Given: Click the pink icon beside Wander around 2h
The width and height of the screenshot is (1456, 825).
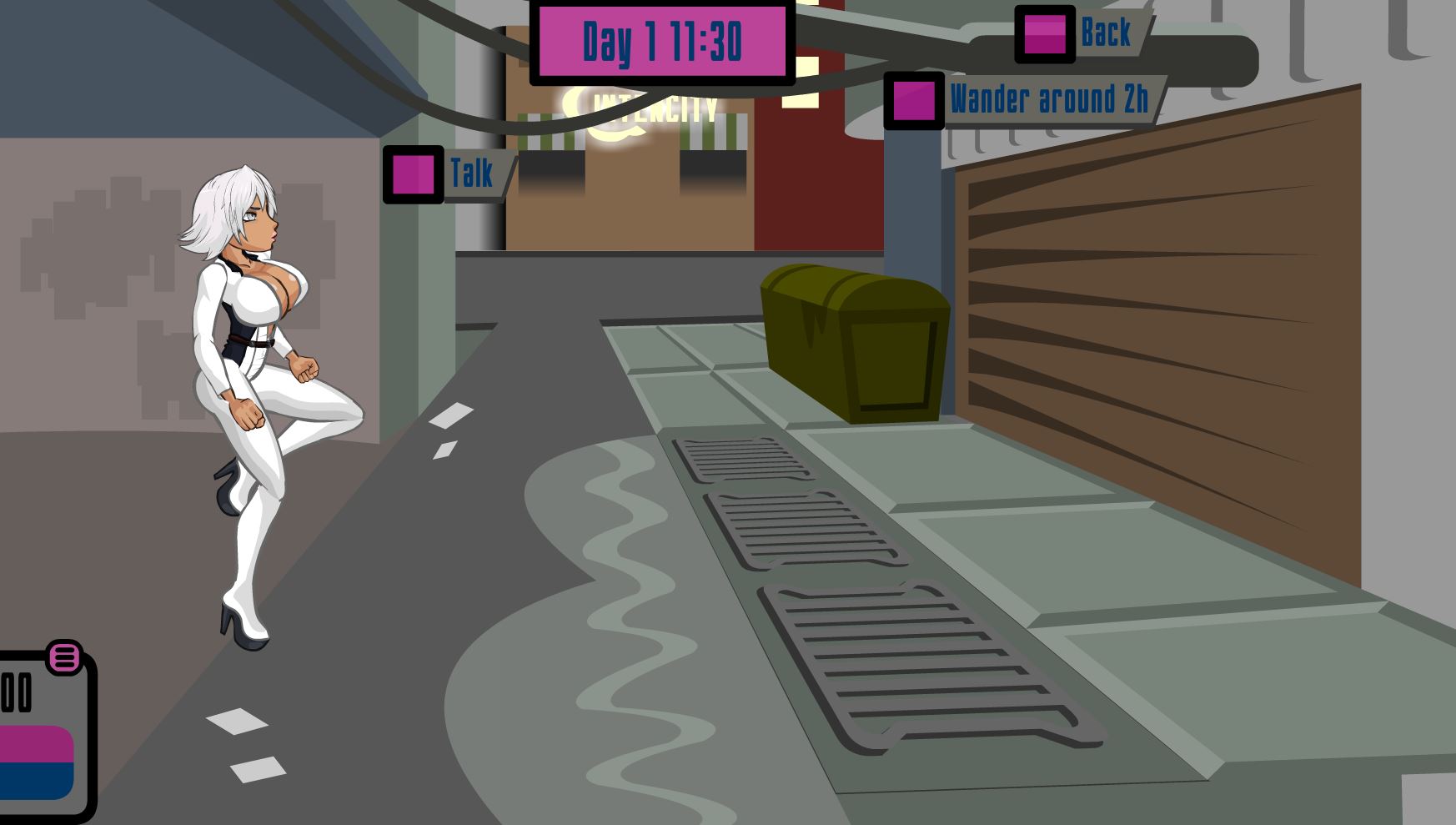Looking at the screenshot, I should pos(914,100).
